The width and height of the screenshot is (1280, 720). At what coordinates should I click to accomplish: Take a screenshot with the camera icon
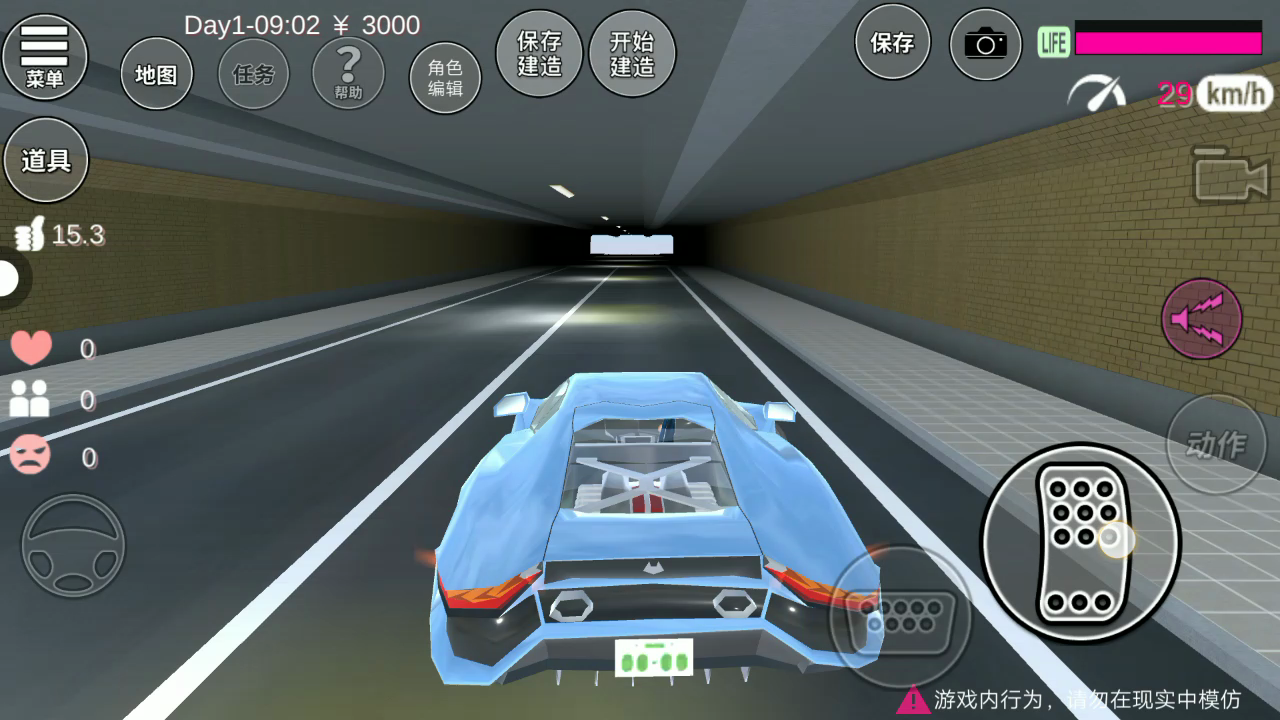tap(985, 44)
